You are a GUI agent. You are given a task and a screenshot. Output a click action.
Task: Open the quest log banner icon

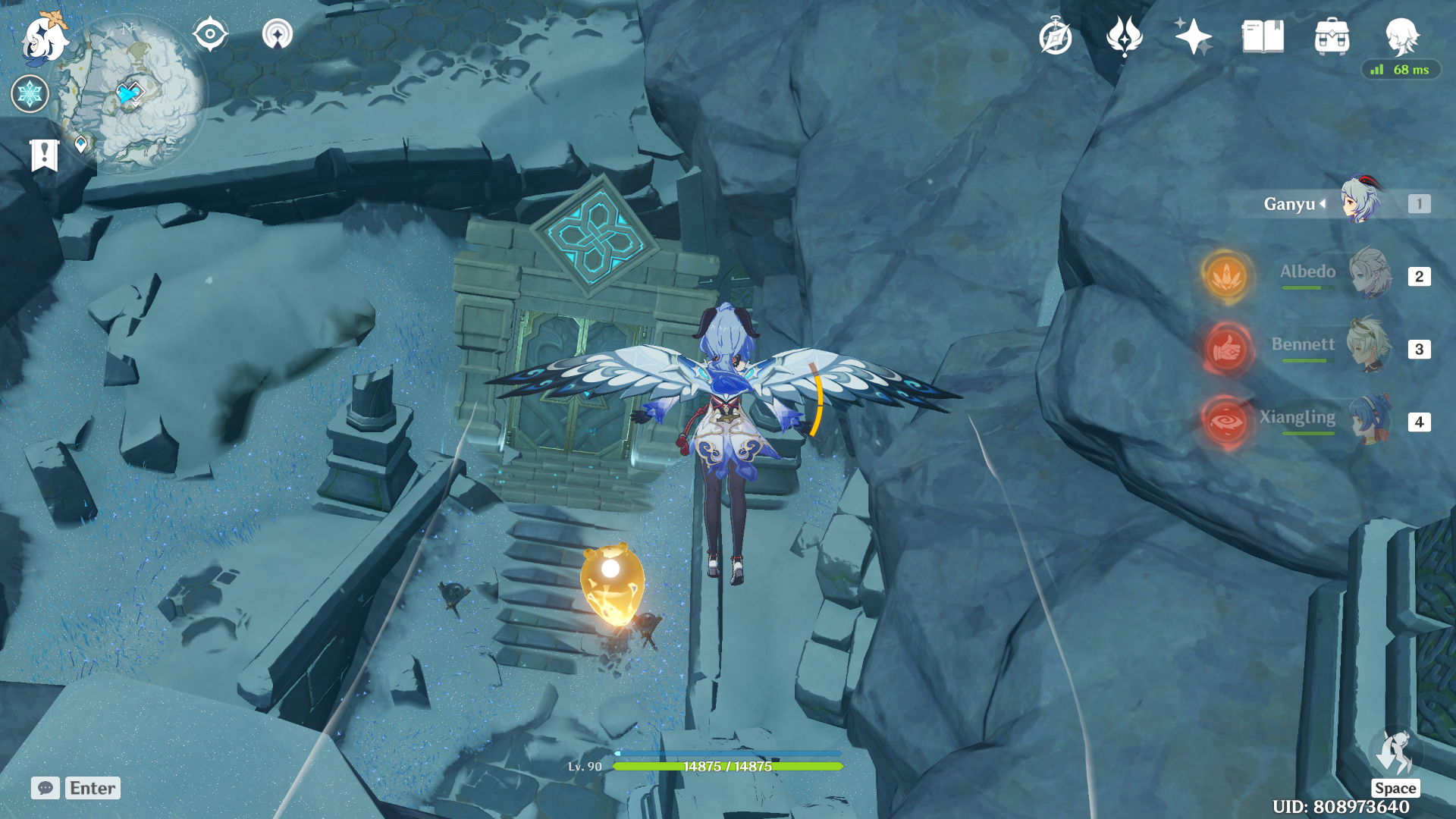[x=45, y=155]
